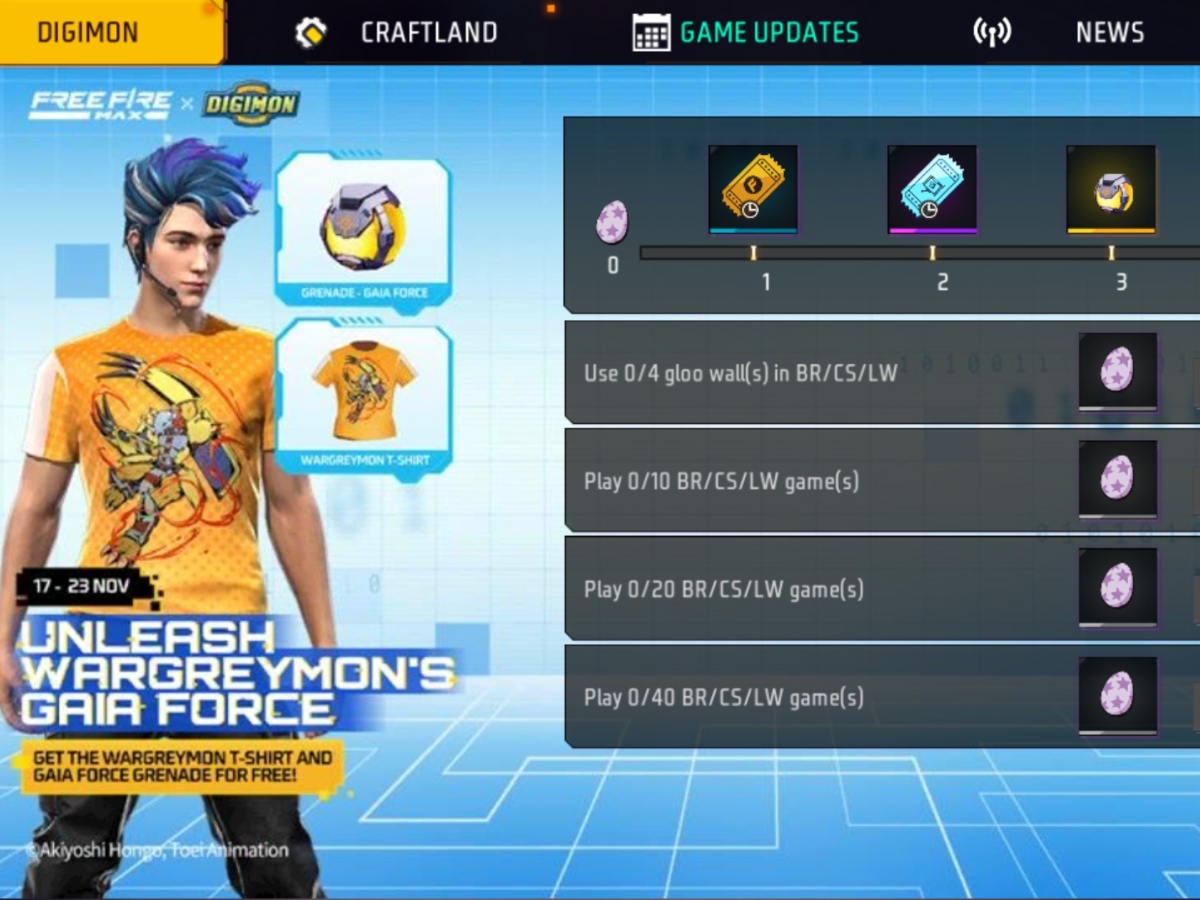Image resolution: width=1200 pixels, height=900 pixels.
Task: Inspect the WarGreymon T-Shirt reward card
Action: (x=363, y=398)
